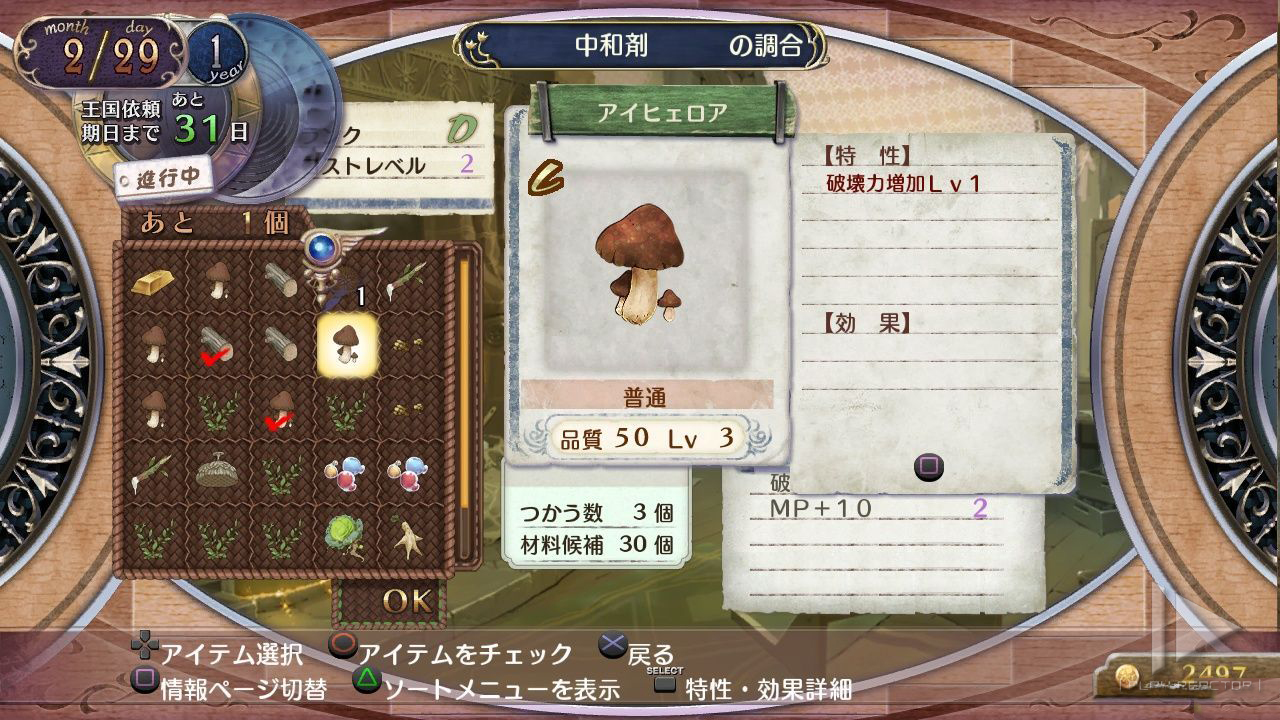
Task: Choose the green cabbage item
Action: coord(343,534)
